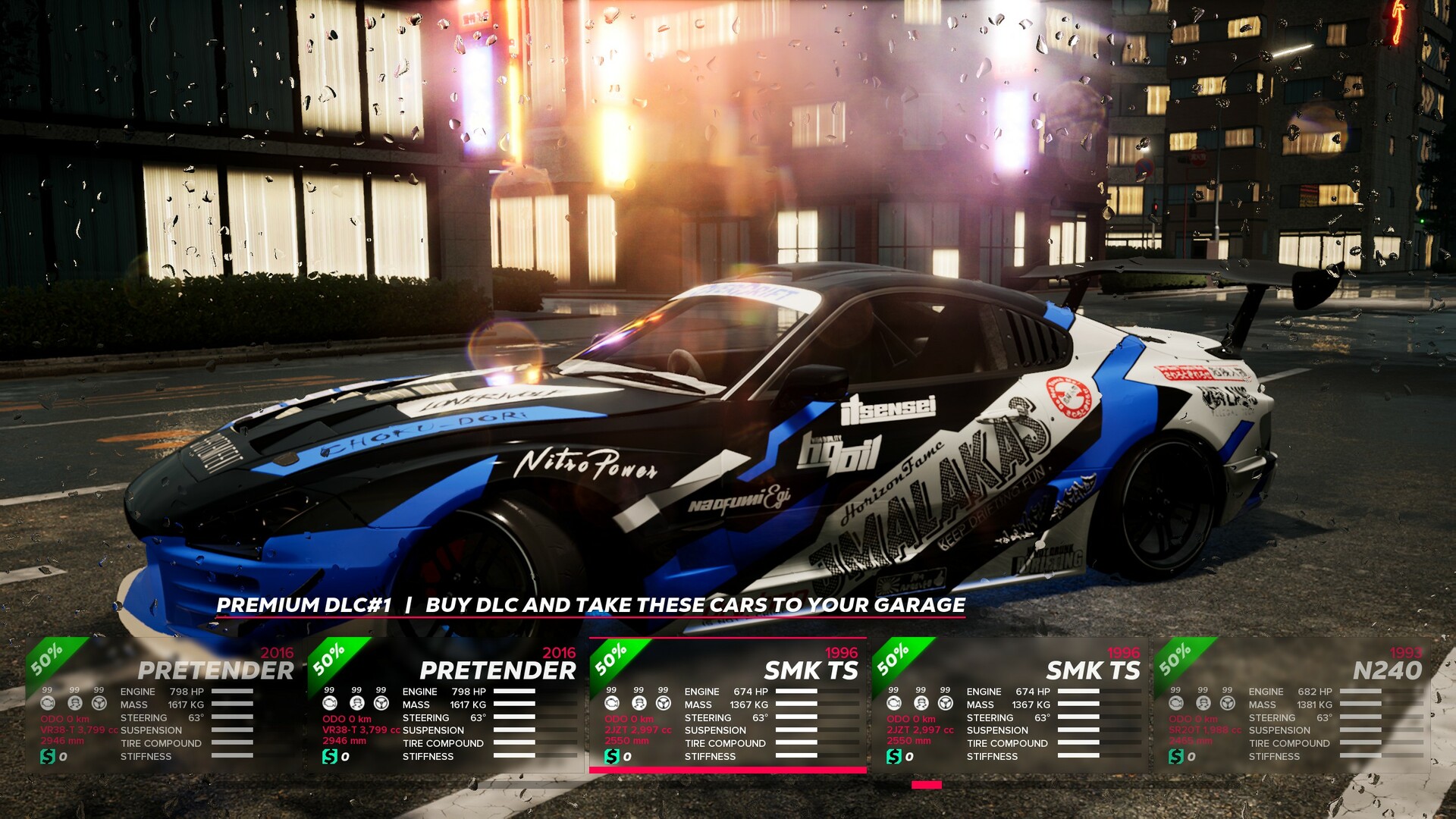Select the steering wheel icon on second PRETENDER card
1456x819 pixels.
381,703
